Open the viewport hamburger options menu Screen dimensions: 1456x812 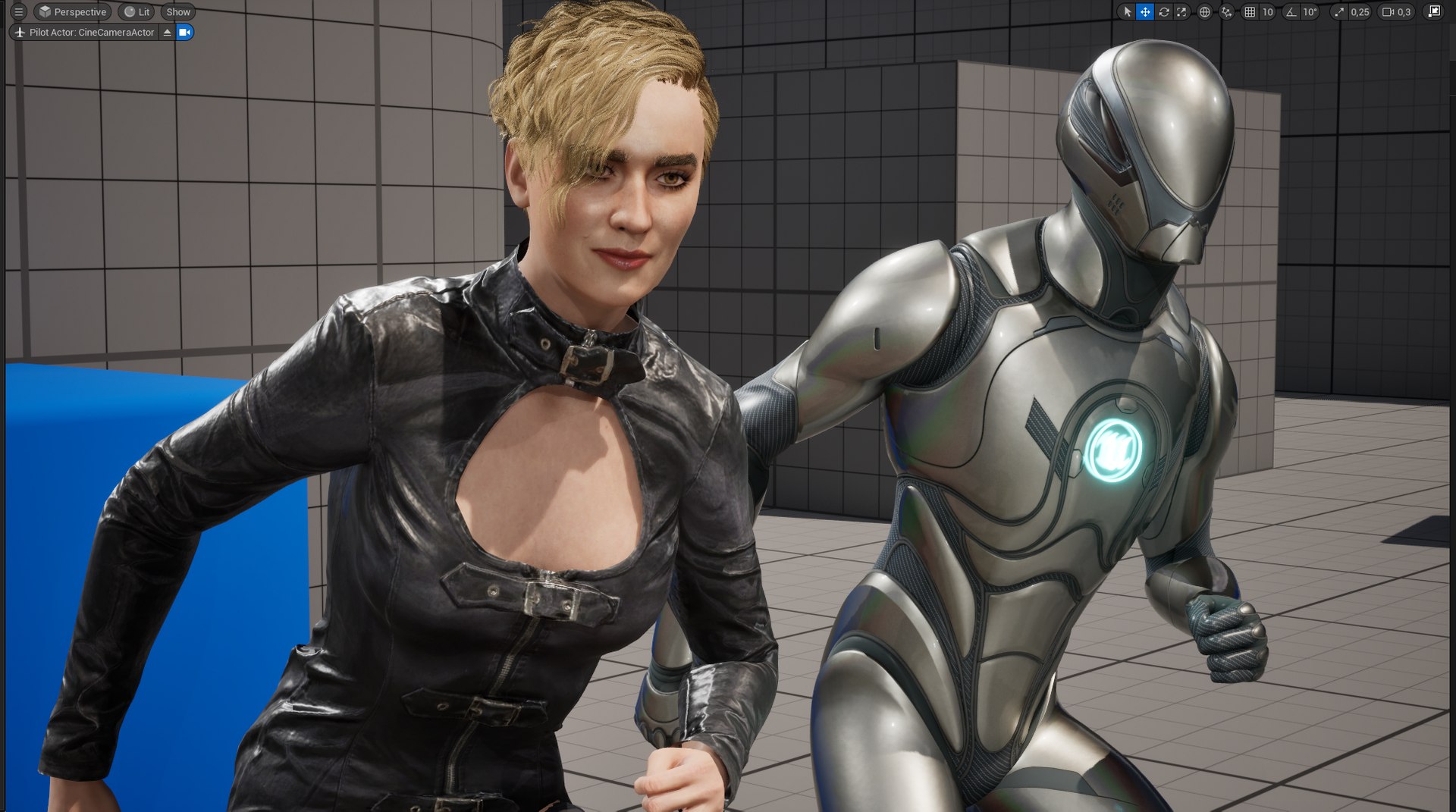coord(19,12)
